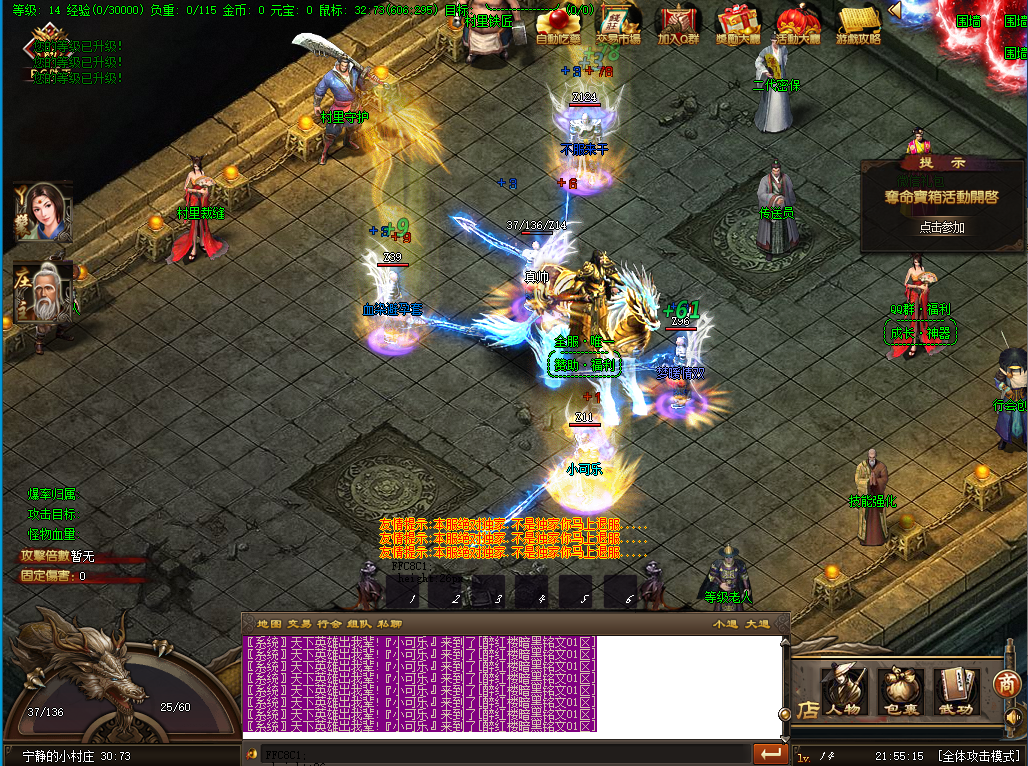Viewport: 1028px width, 766px height.
Task: Open the round 商 shop button
Action: click(x=1005, y=684)
